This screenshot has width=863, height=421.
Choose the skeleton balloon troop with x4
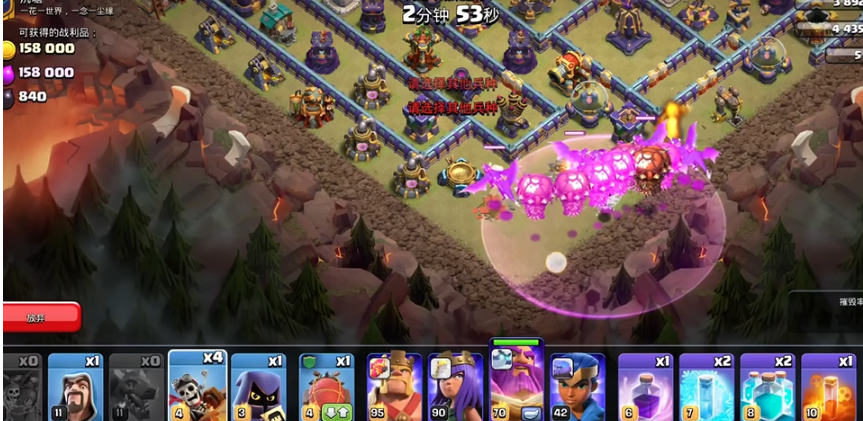point(197,385)
